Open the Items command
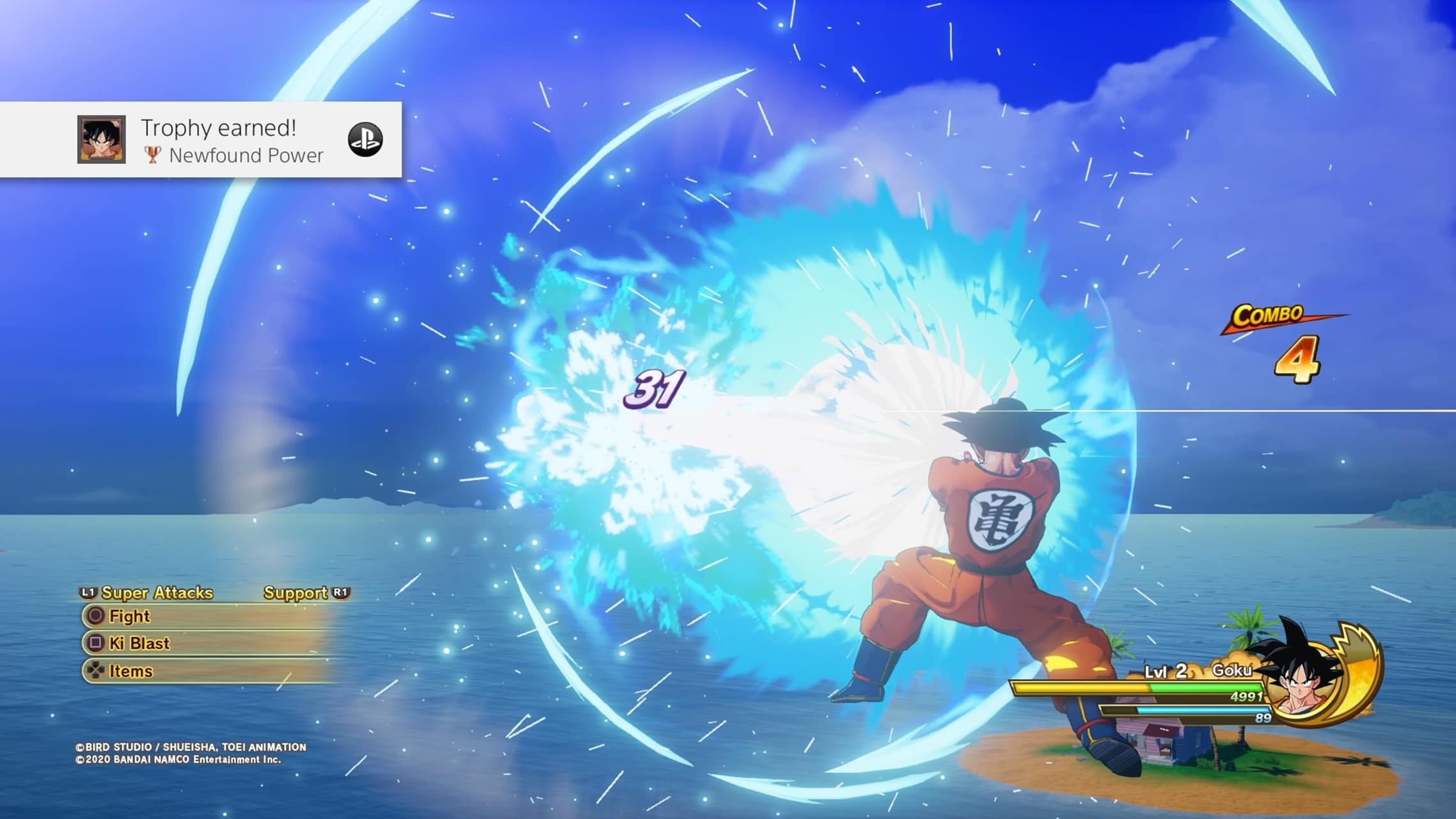 131,671
